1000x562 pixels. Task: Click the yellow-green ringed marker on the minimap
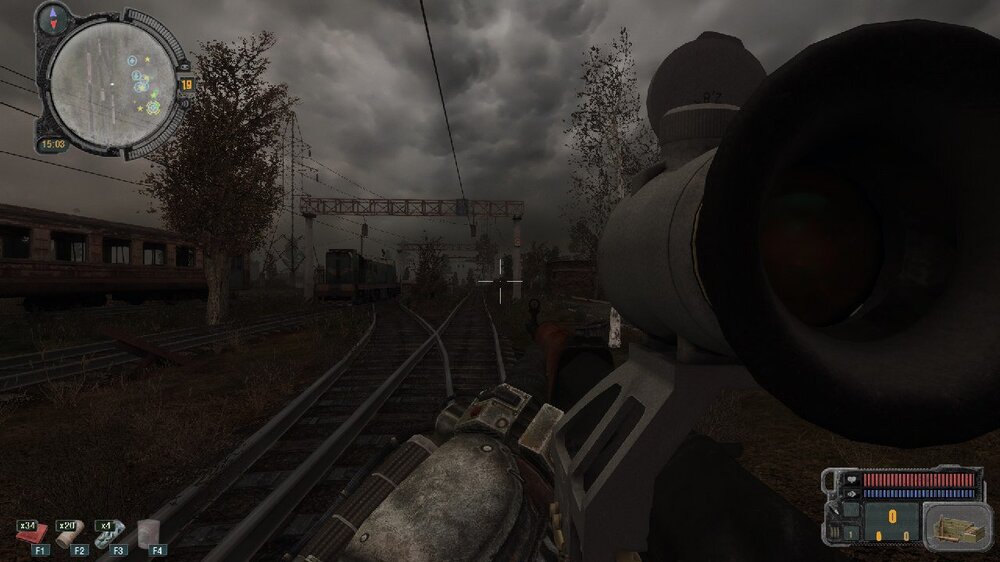point(153,105)
